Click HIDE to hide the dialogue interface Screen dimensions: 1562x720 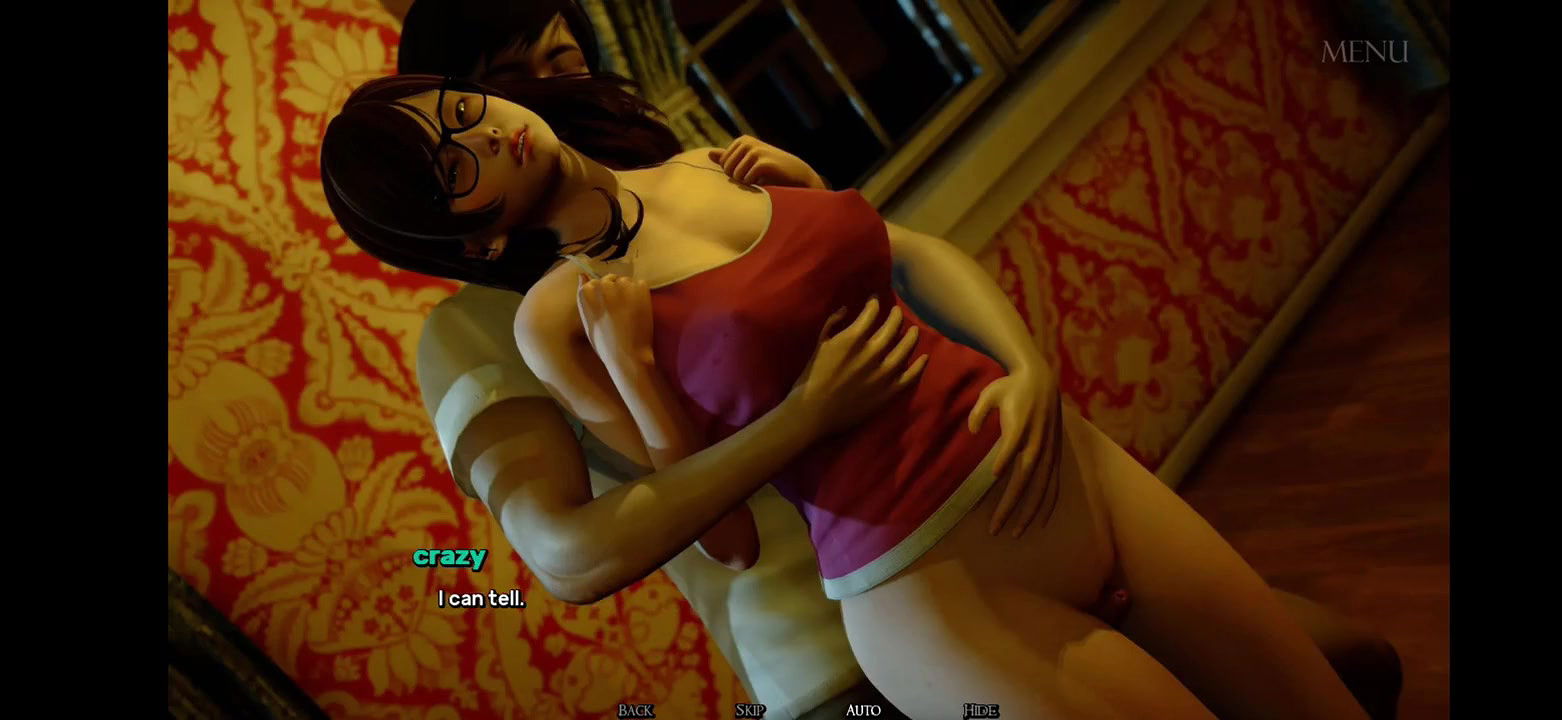coord(981,710)
